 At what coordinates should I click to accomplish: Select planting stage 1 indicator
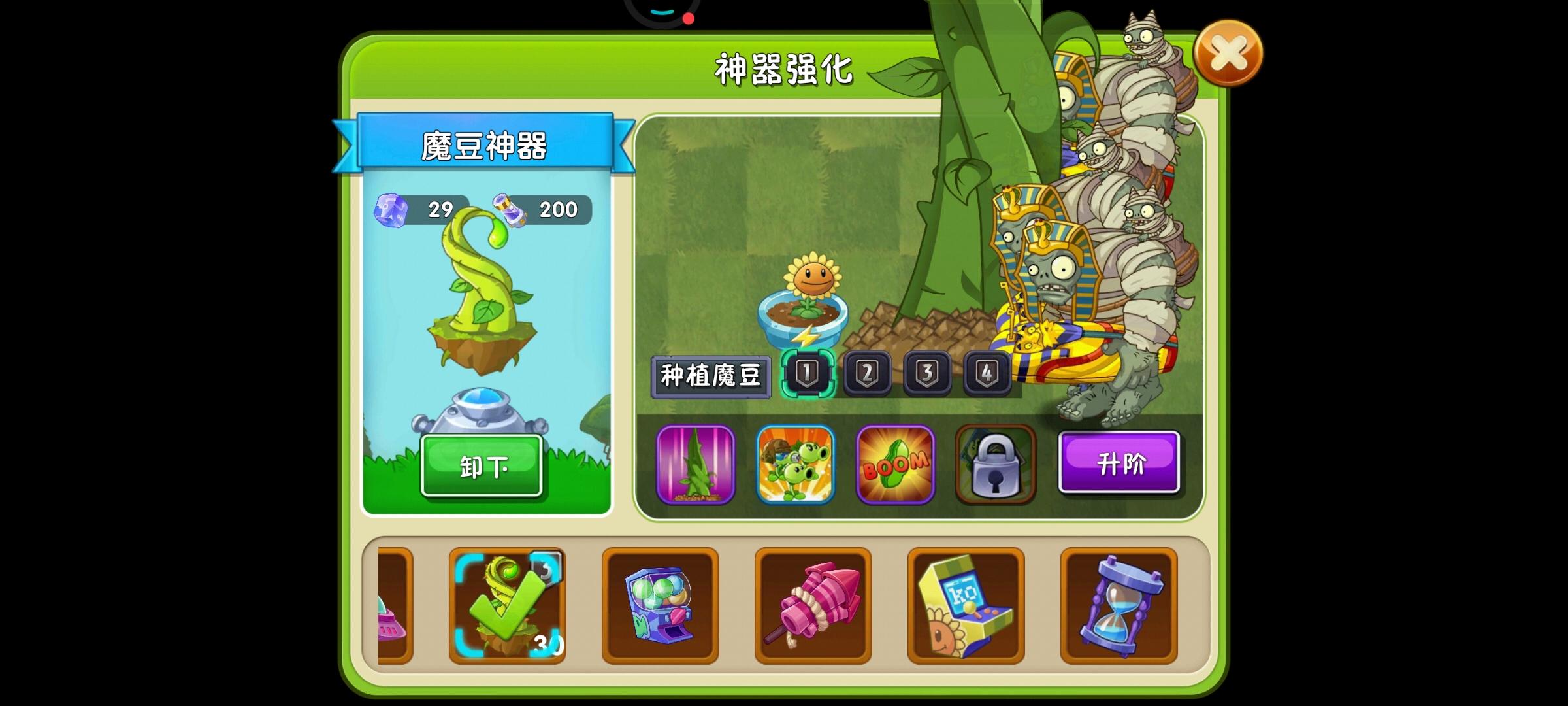808,374
